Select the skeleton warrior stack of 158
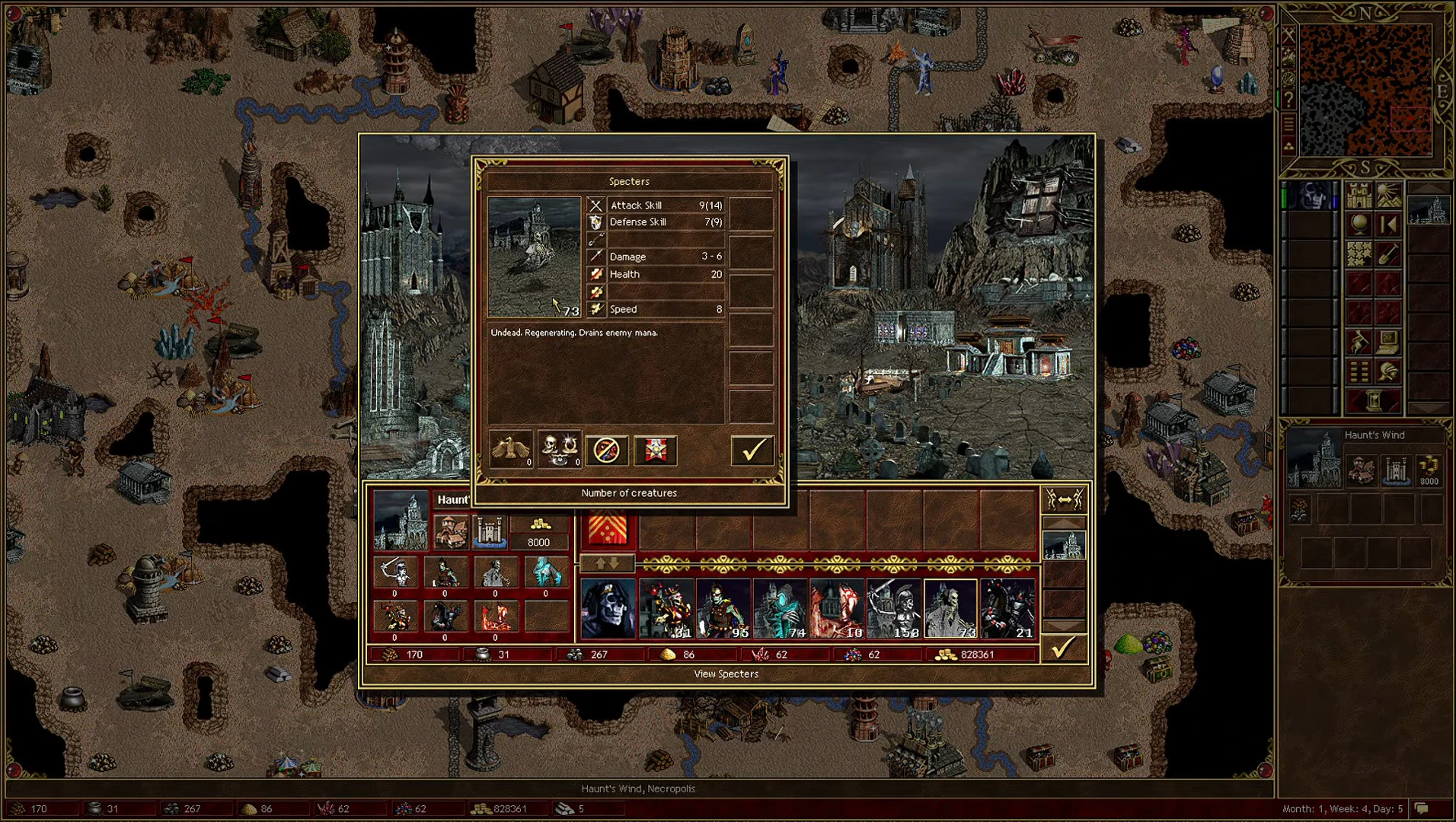The width and height of the screenshot is (1456, 822). (894, 608)
